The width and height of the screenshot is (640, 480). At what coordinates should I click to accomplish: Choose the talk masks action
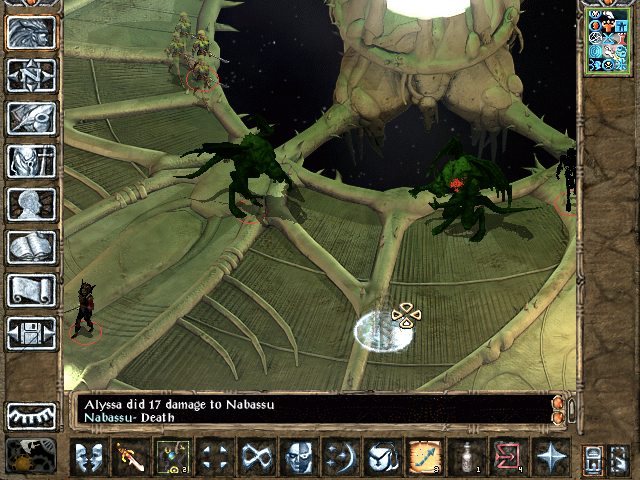coord(89,459)
